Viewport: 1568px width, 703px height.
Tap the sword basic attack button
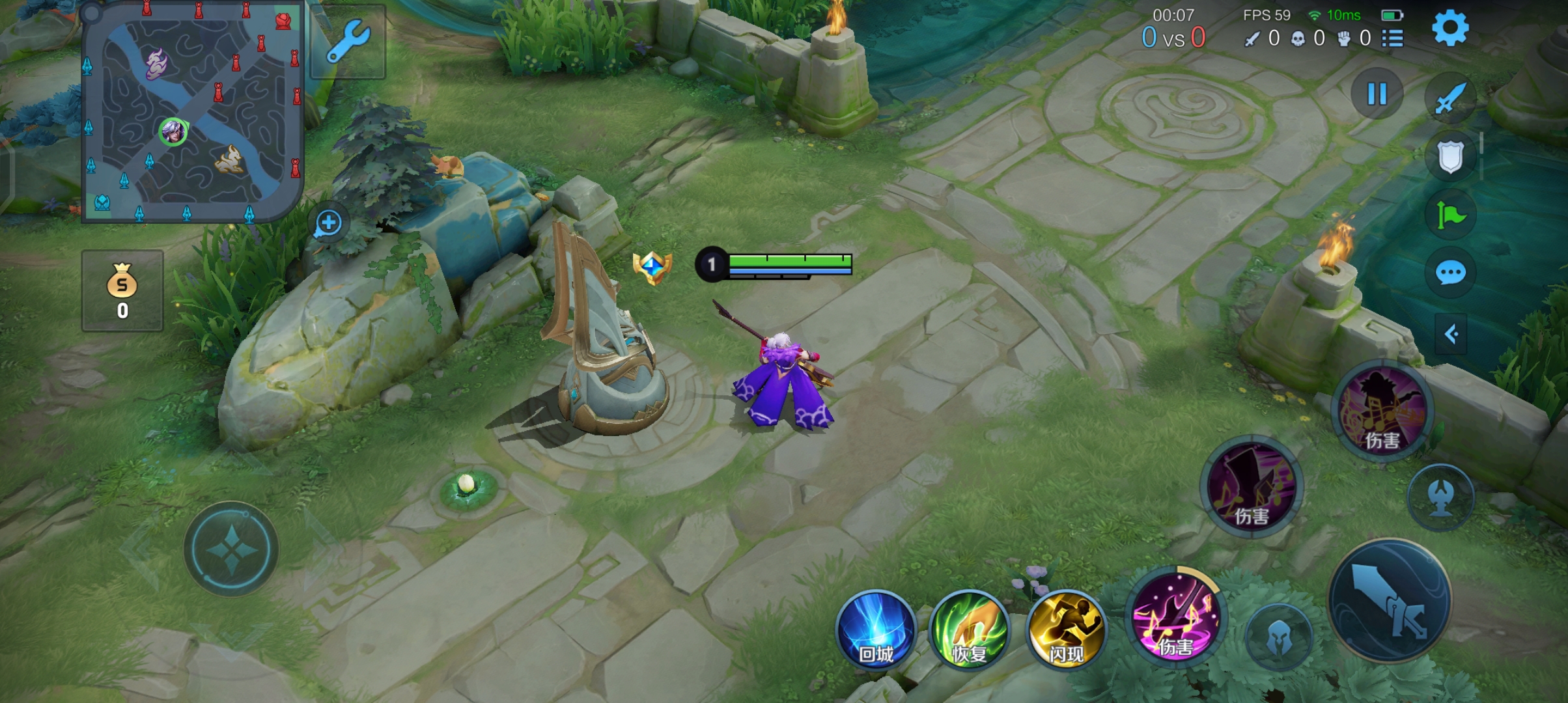point(1390,600)
